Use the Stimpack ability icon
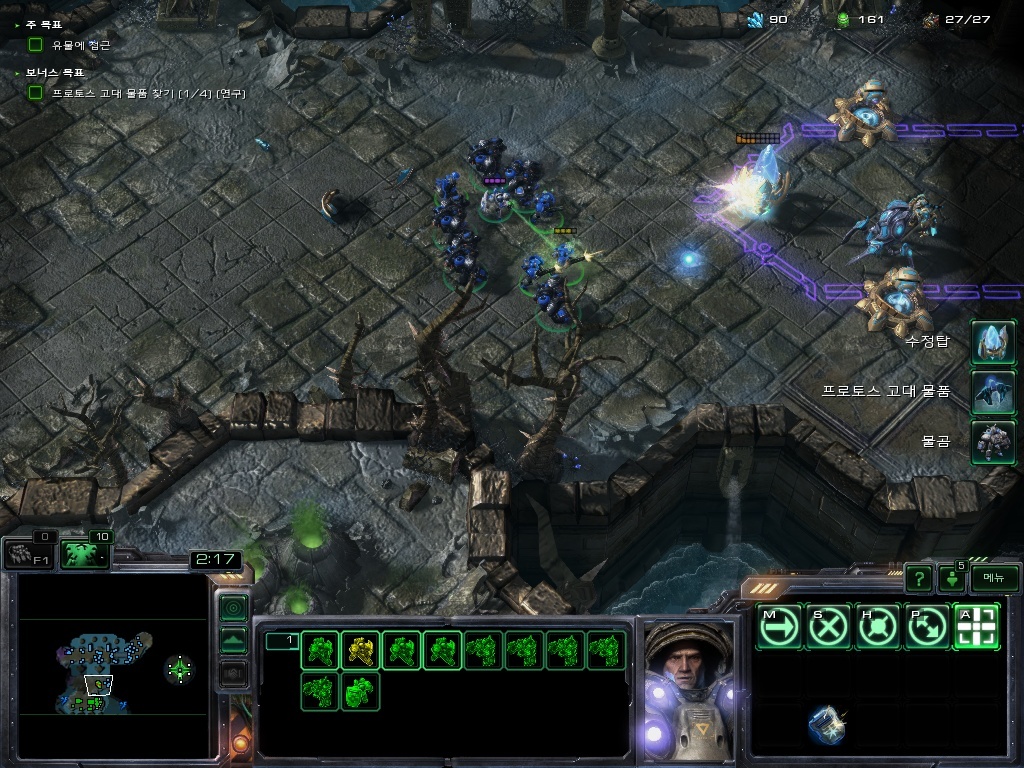The height and width of the screenshot is (768, 1024). 826,724
